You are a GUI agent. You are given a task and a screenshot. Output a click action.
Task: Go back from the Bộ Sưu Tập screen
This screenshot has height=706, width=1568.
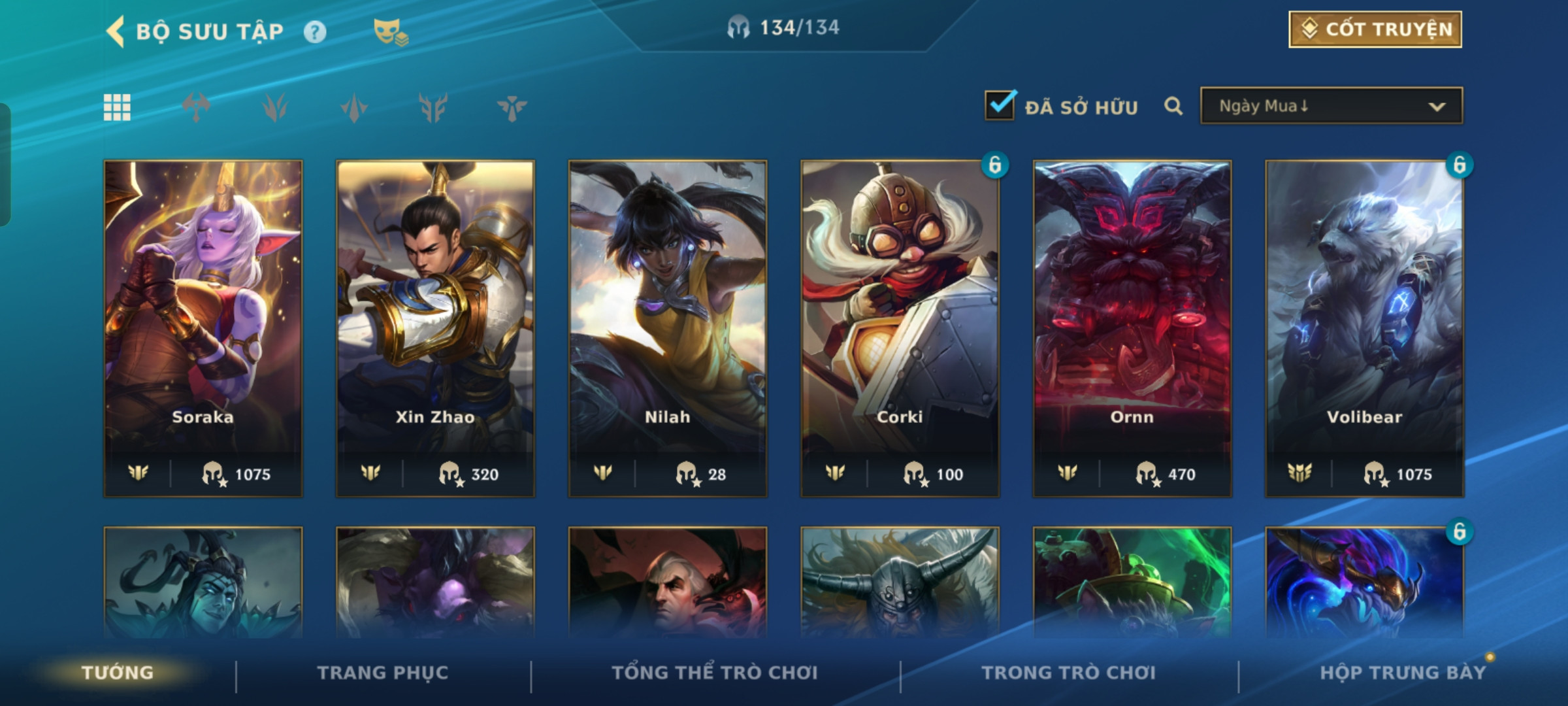116,31
